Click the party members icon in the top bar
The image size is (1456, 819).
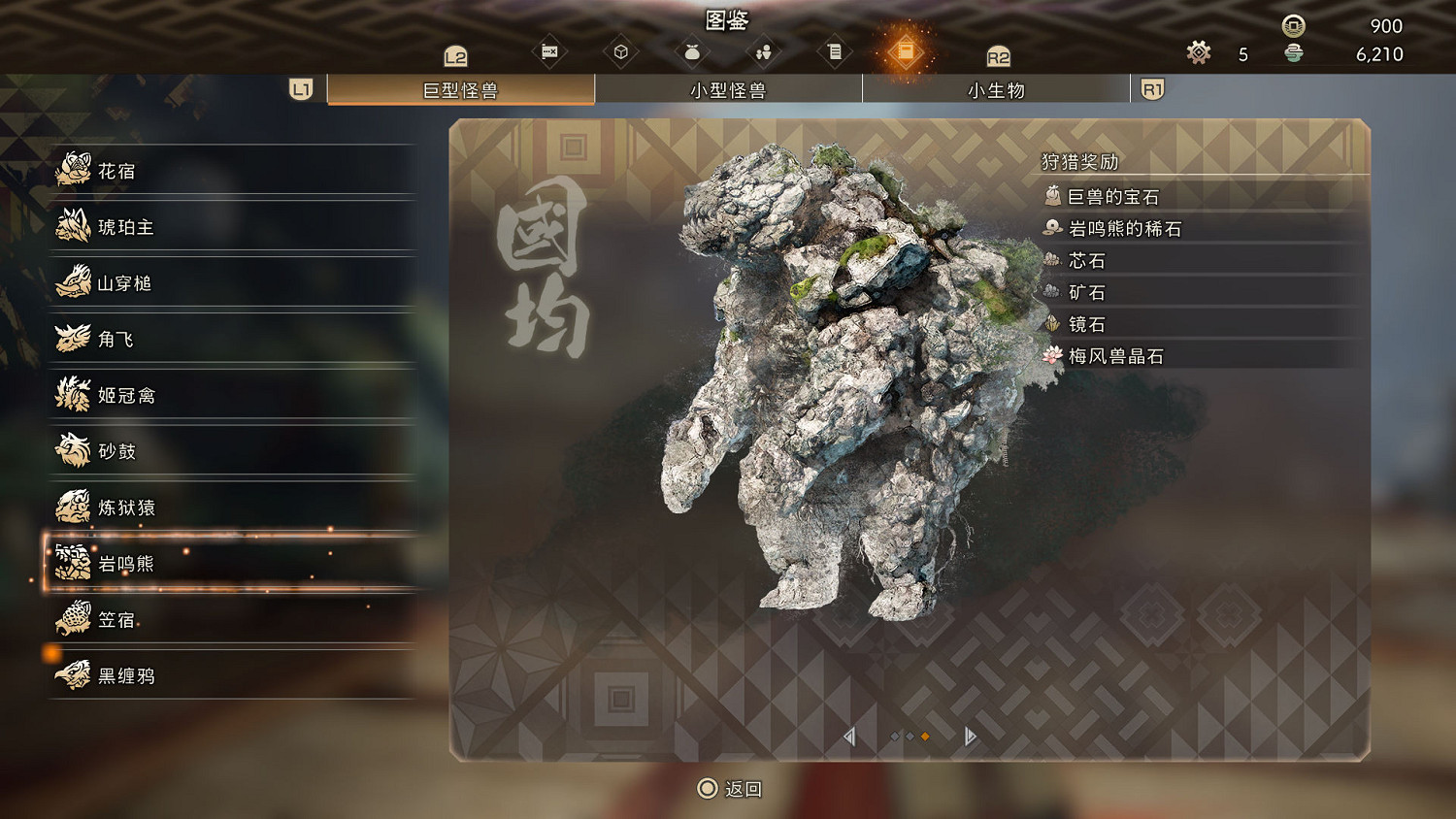click(x=763, y=50)
